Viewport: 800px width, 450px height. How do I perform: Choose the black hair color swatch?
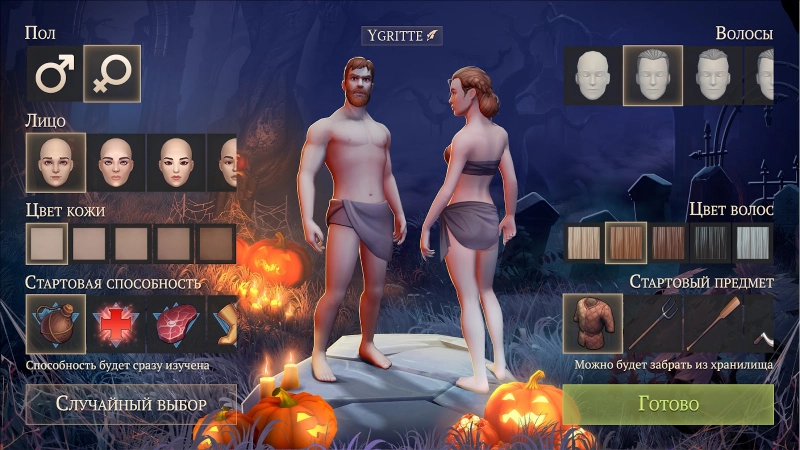click(x=711, y=242)
